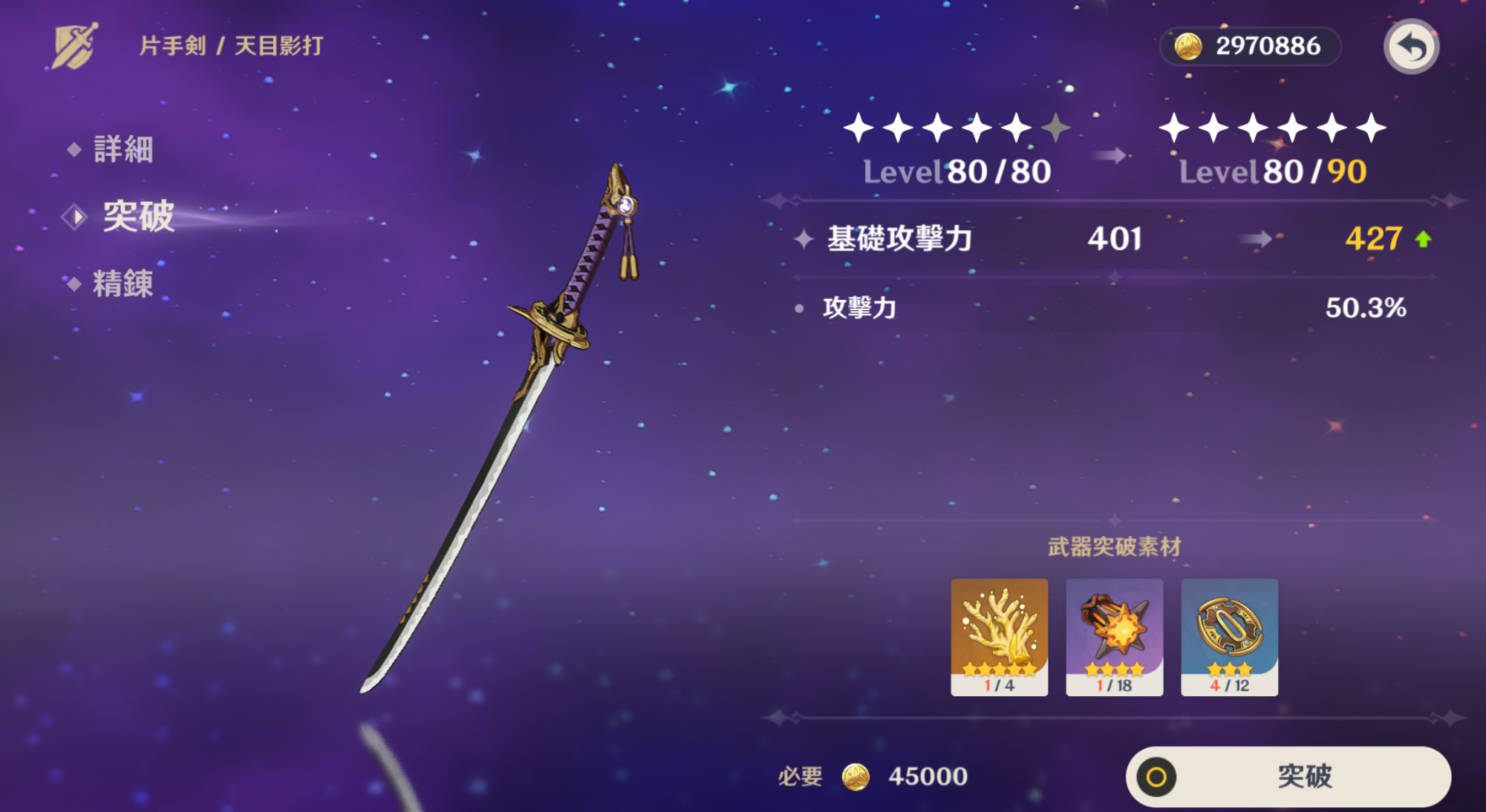The width and height of the screenshot is (1486, 812).
Task: Click the arrow between 401 and 427
Action: coord(1257,239)
